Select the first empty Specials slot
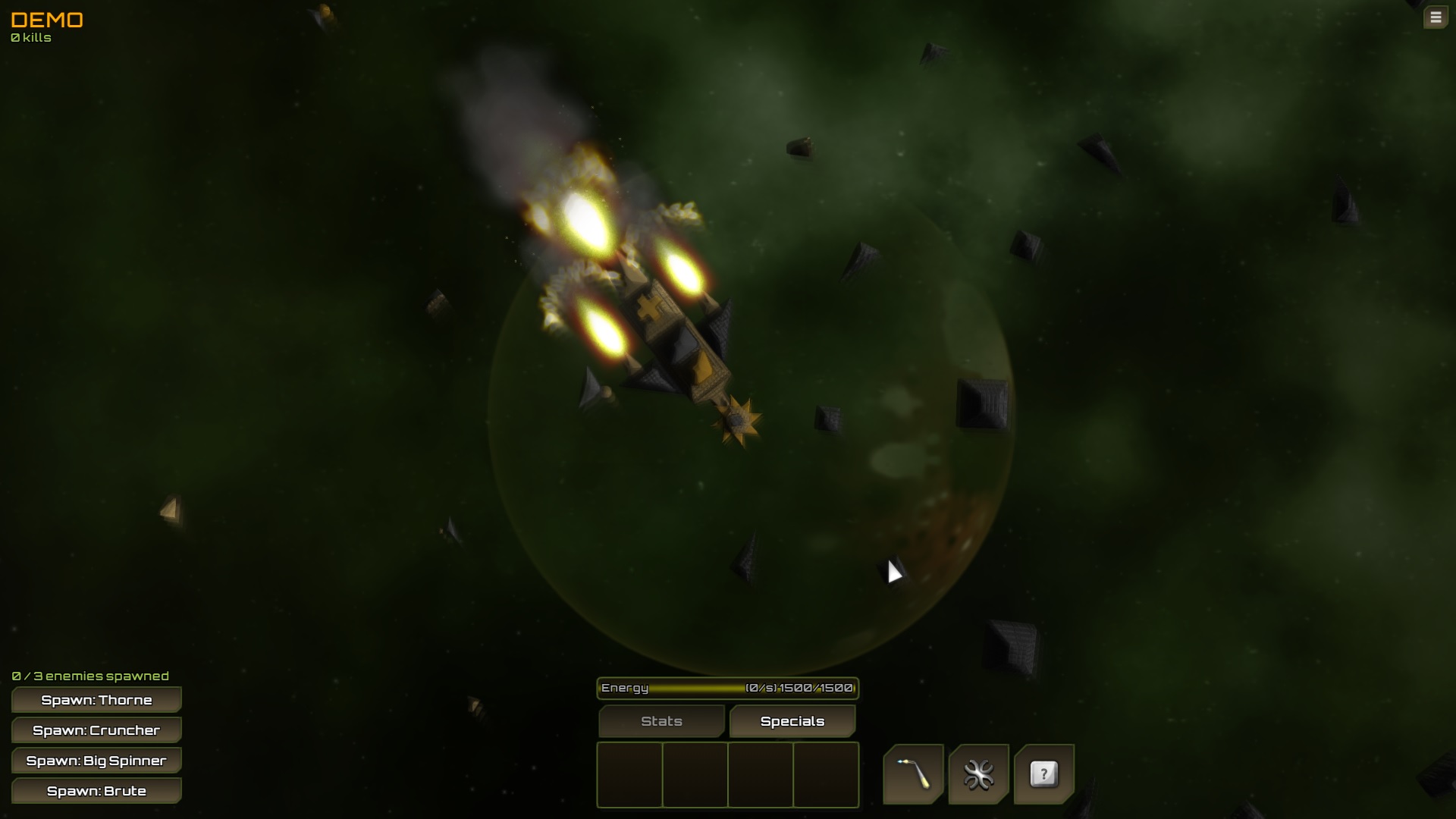Image resolution: width=1456 pixels, height=819 pixels. tap(630, 775)
